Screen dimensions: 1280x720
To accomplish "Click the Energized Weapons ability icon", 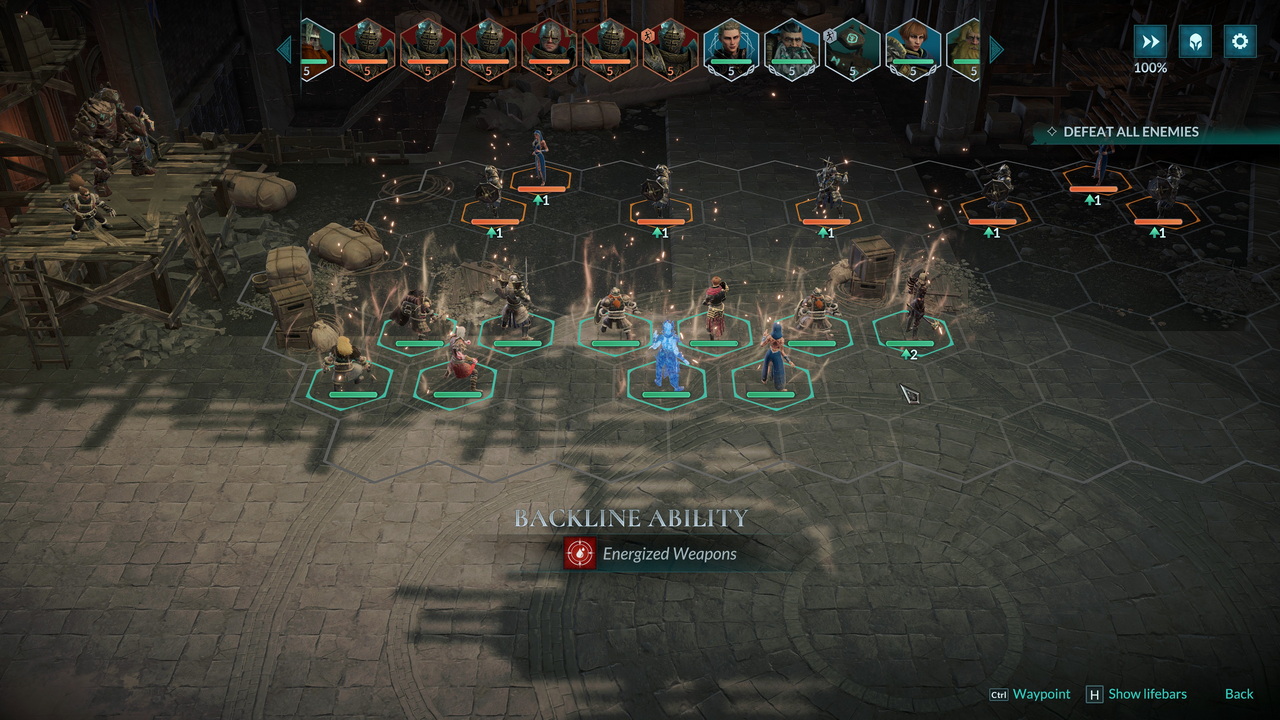I will tap(579, 554).
